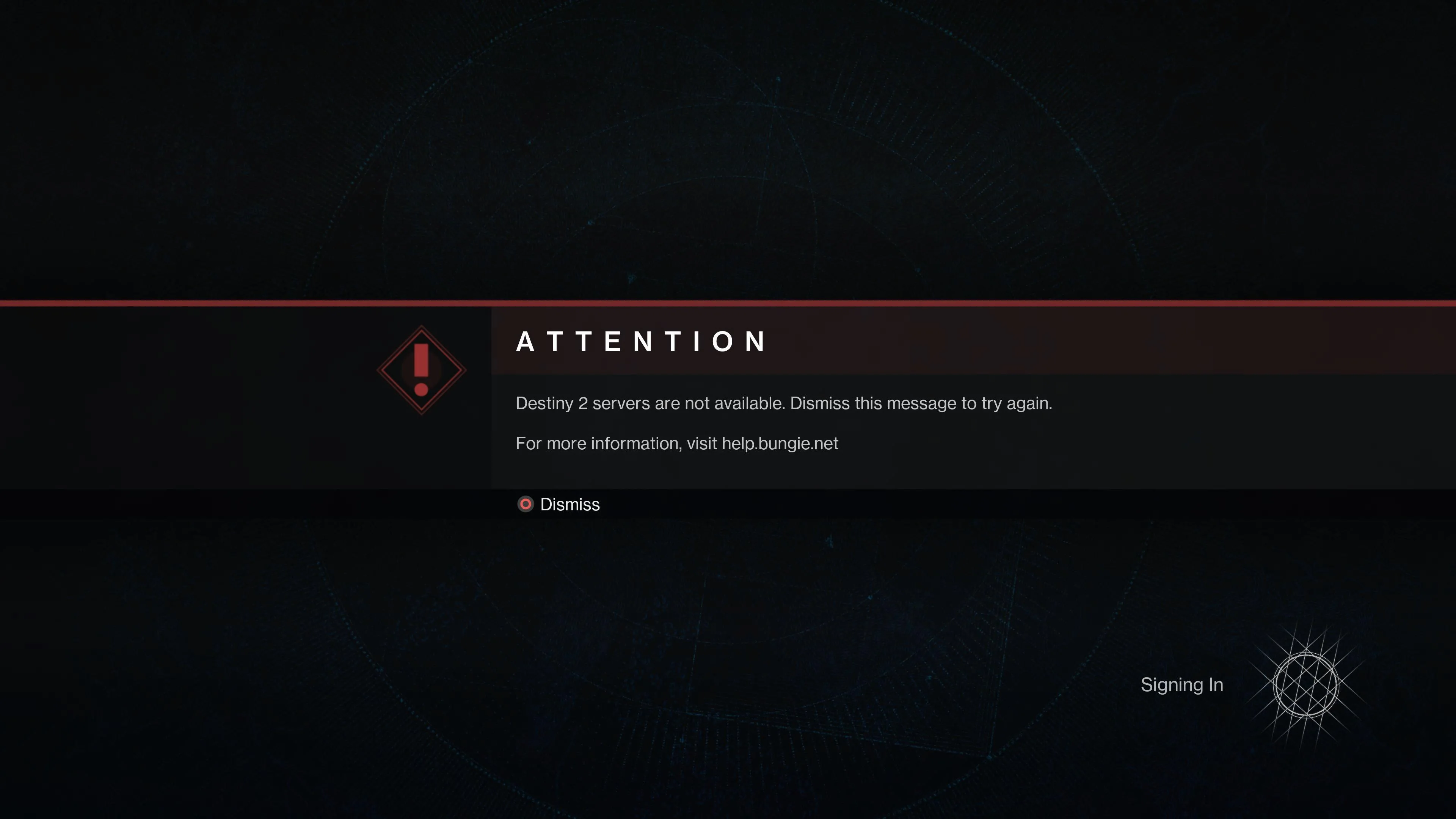Click the ATTENTION heading text
This screenshot has width=1456, height=819.
[641, 341]
